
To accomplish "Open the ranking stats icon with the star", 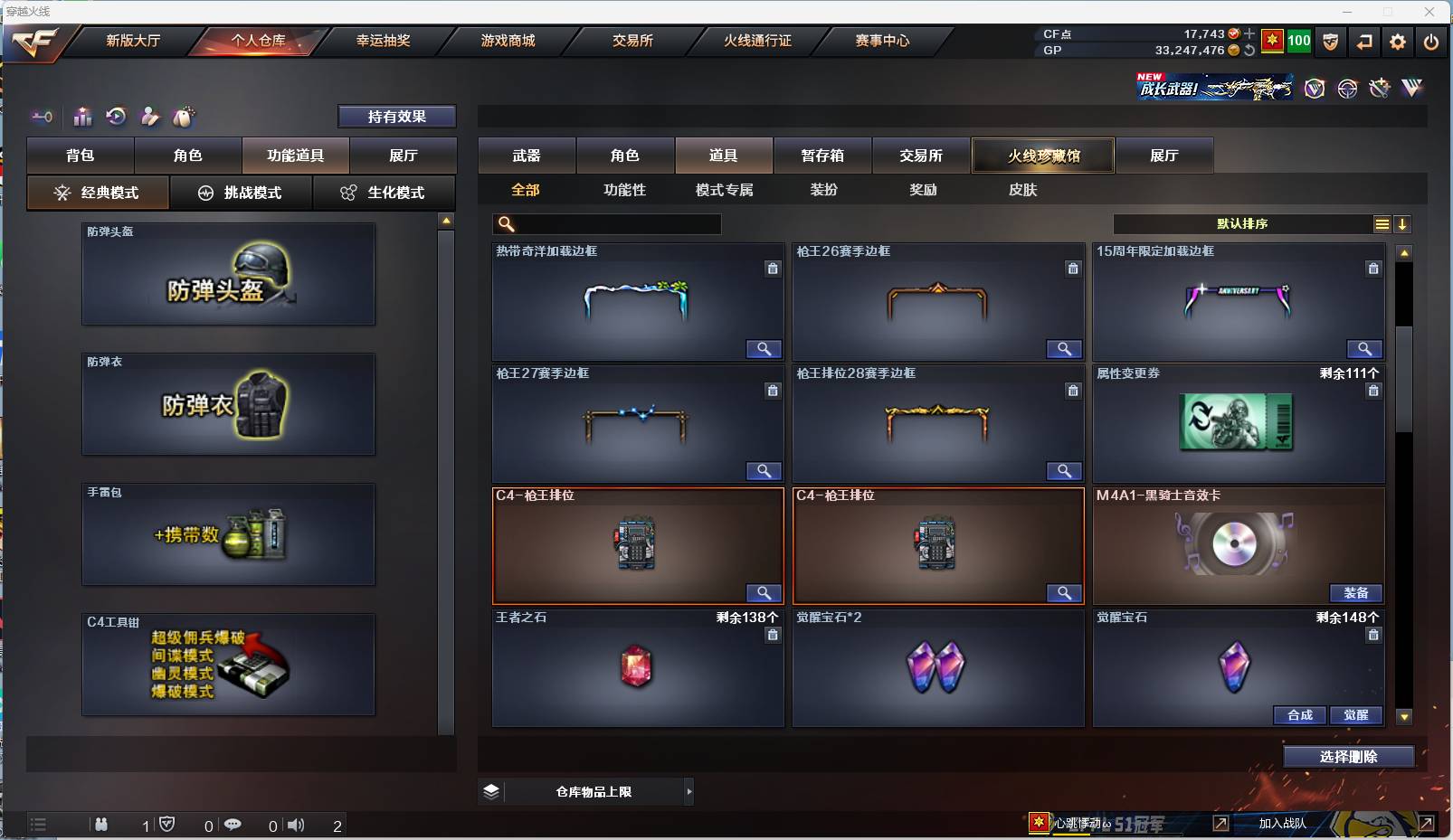I will tap(82, 117).
